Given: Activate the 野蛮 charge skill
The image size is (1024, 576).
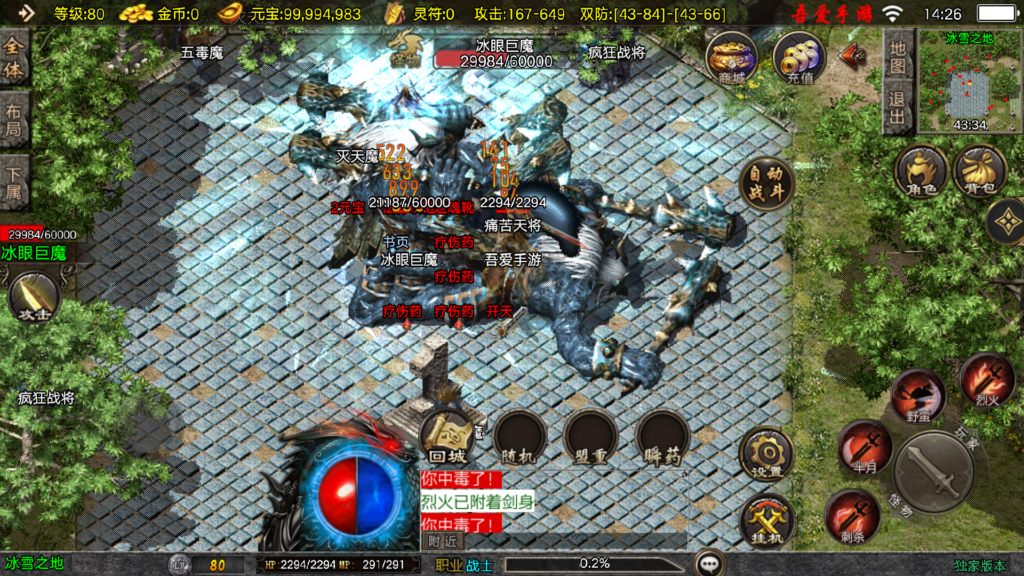Looking at the screenshot, I should pyautogui.click(x=918, y=394).
